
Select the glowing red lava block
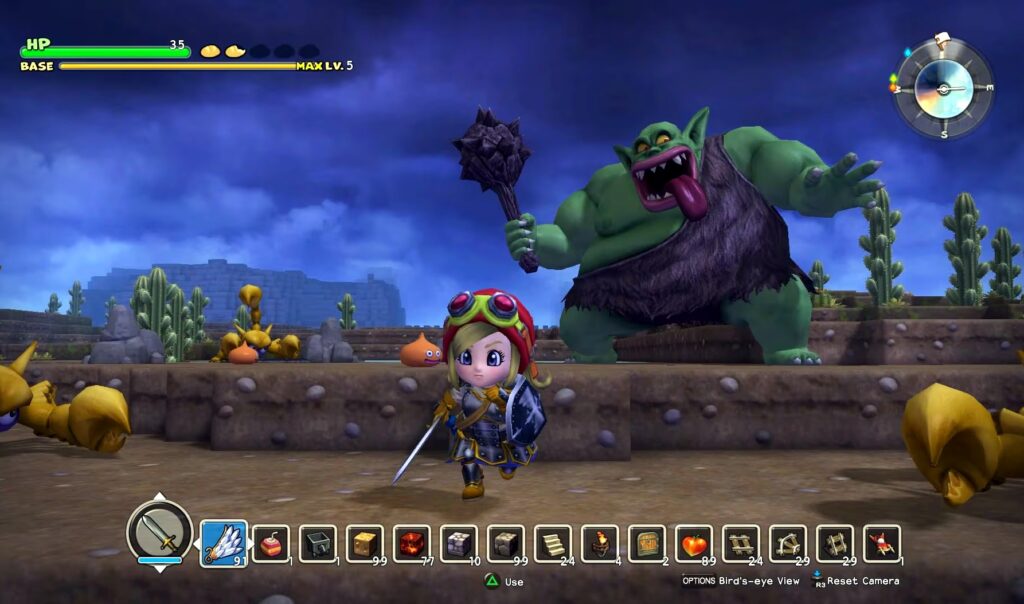tap(412, 543)
